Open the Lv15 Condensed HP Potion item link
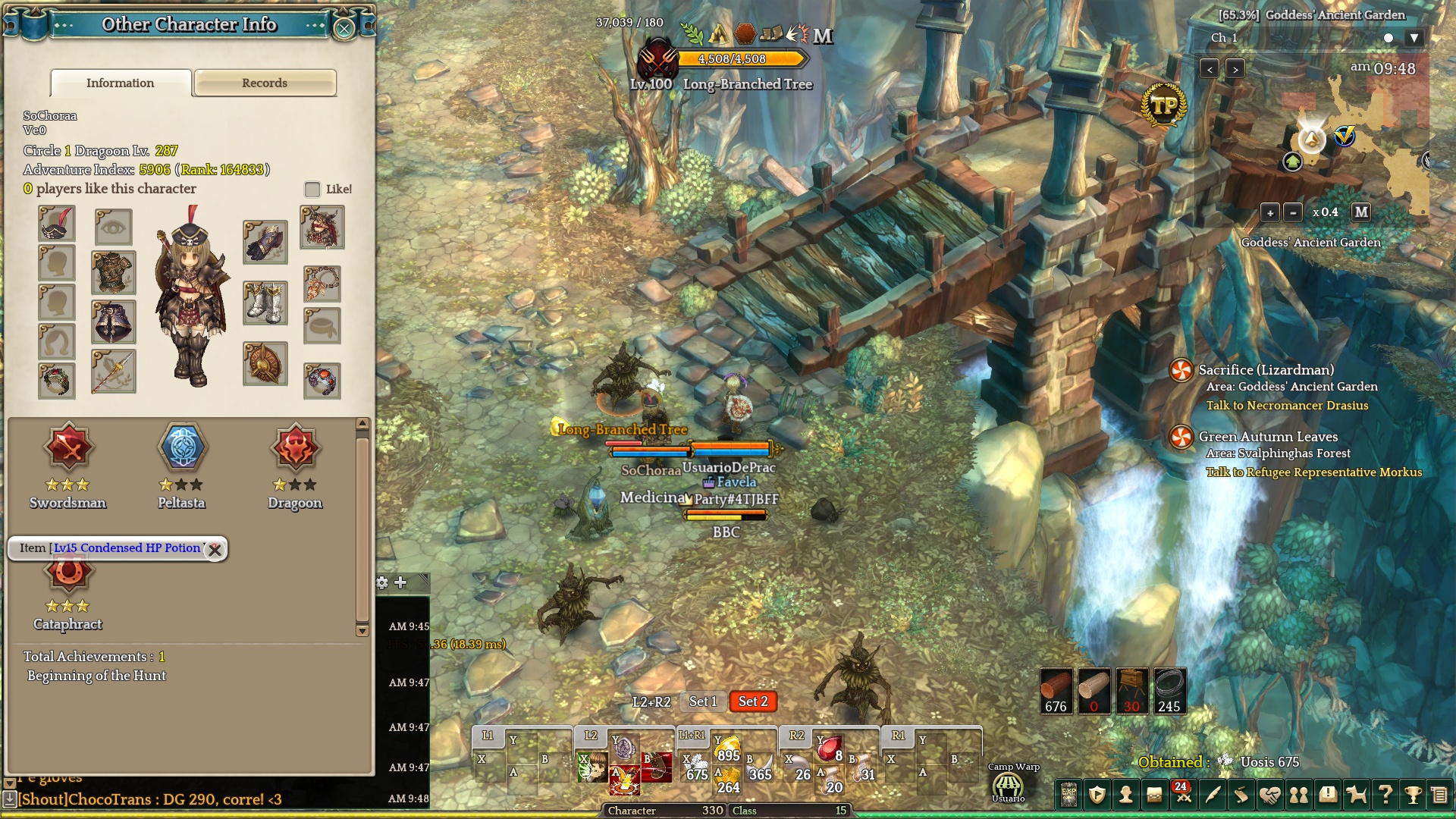This screenshot has width=1456, height=819. (127, 548)
